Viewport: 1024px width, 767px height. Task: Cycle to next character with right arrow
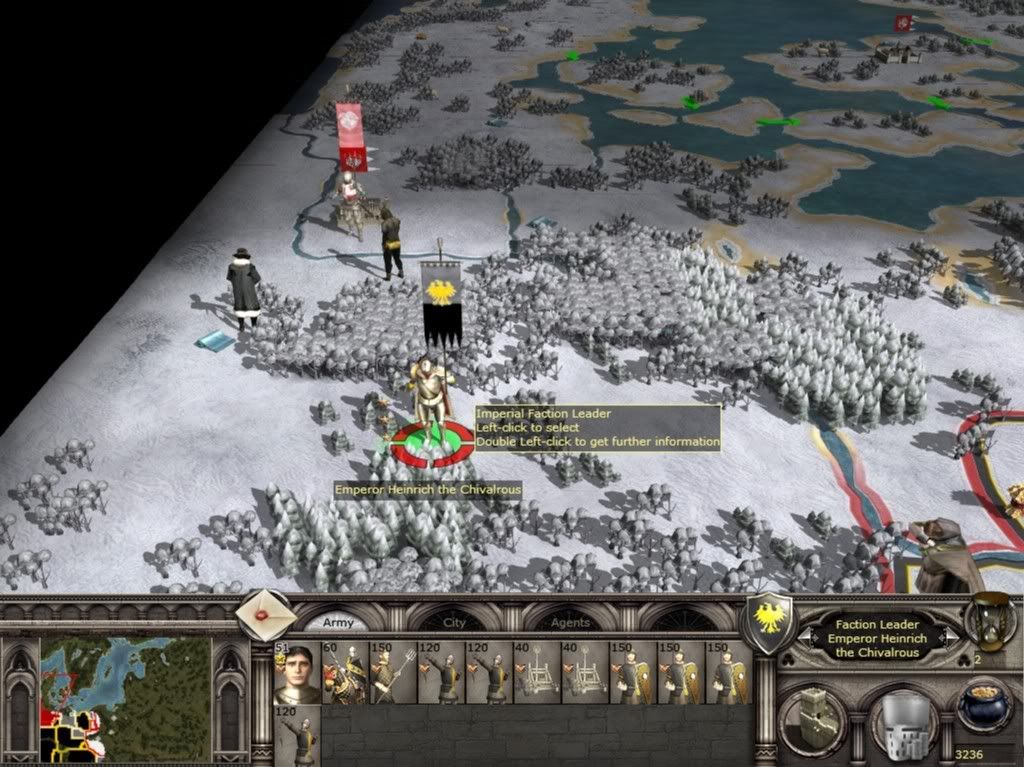[x=952, y=638]
